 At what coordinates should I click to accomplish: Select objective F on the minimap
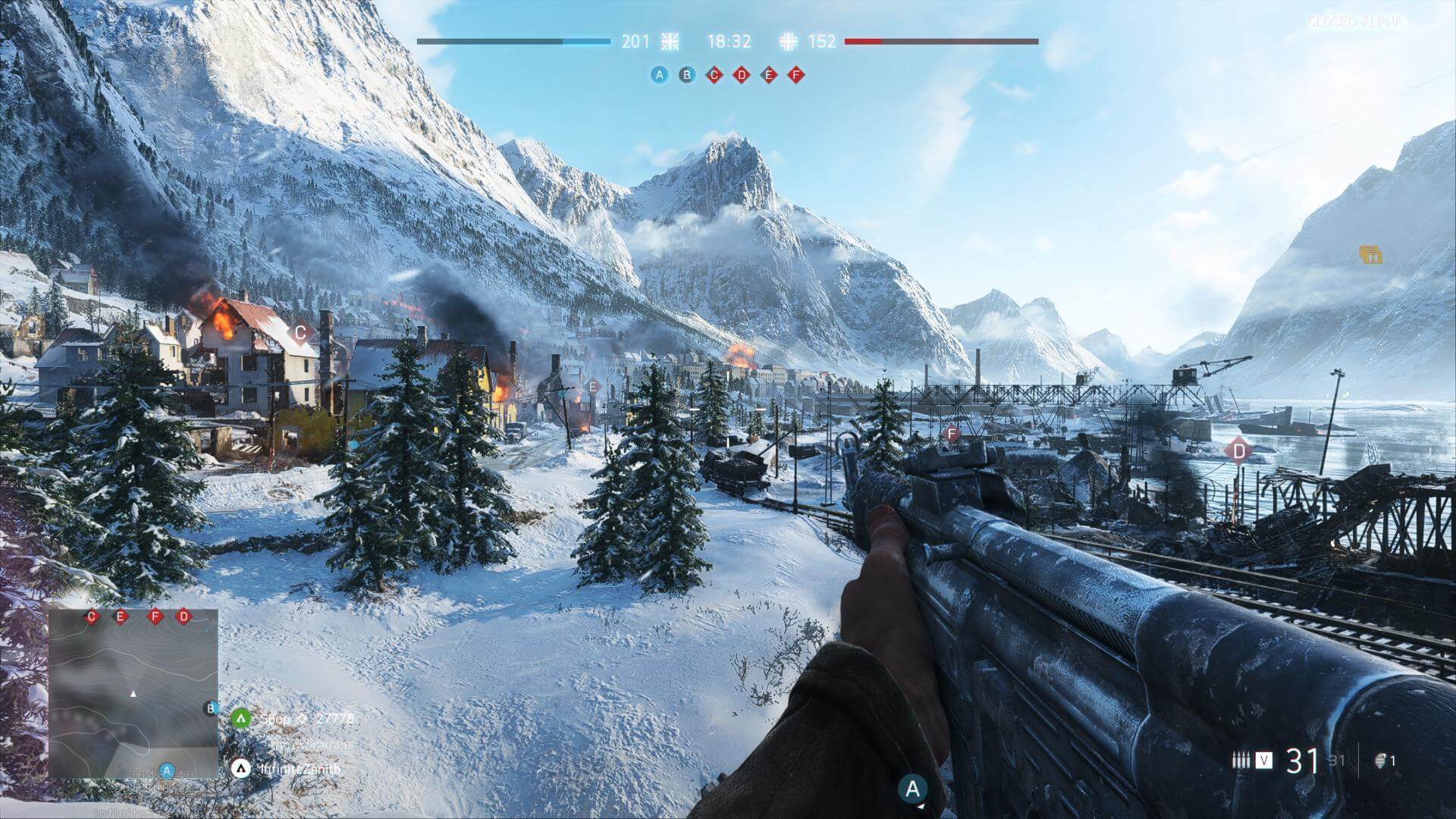point(154,617)
